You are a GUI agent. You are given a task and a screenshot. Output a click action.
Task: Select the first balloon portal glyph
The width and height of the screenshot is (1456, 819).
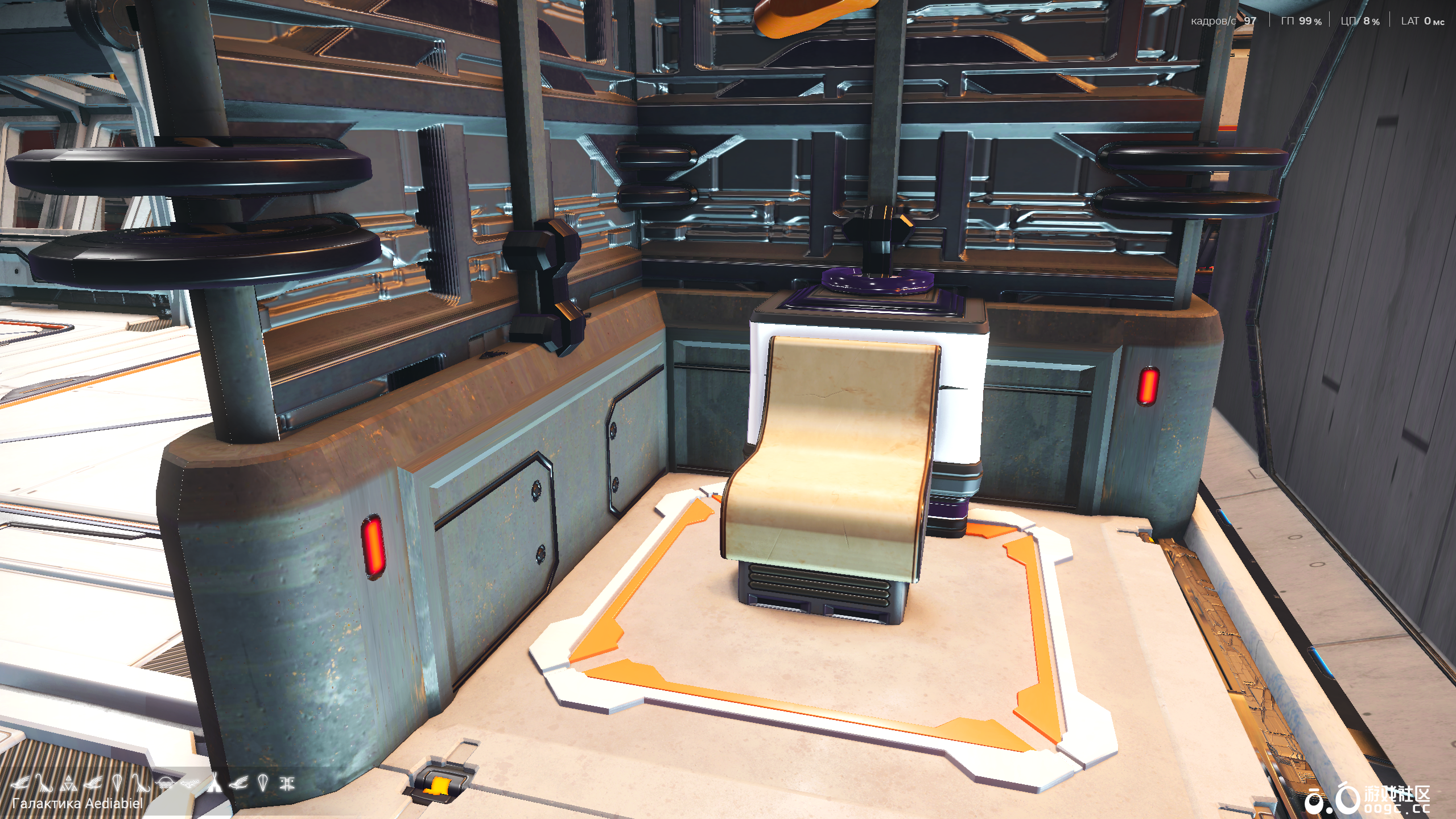coord(118,782)
